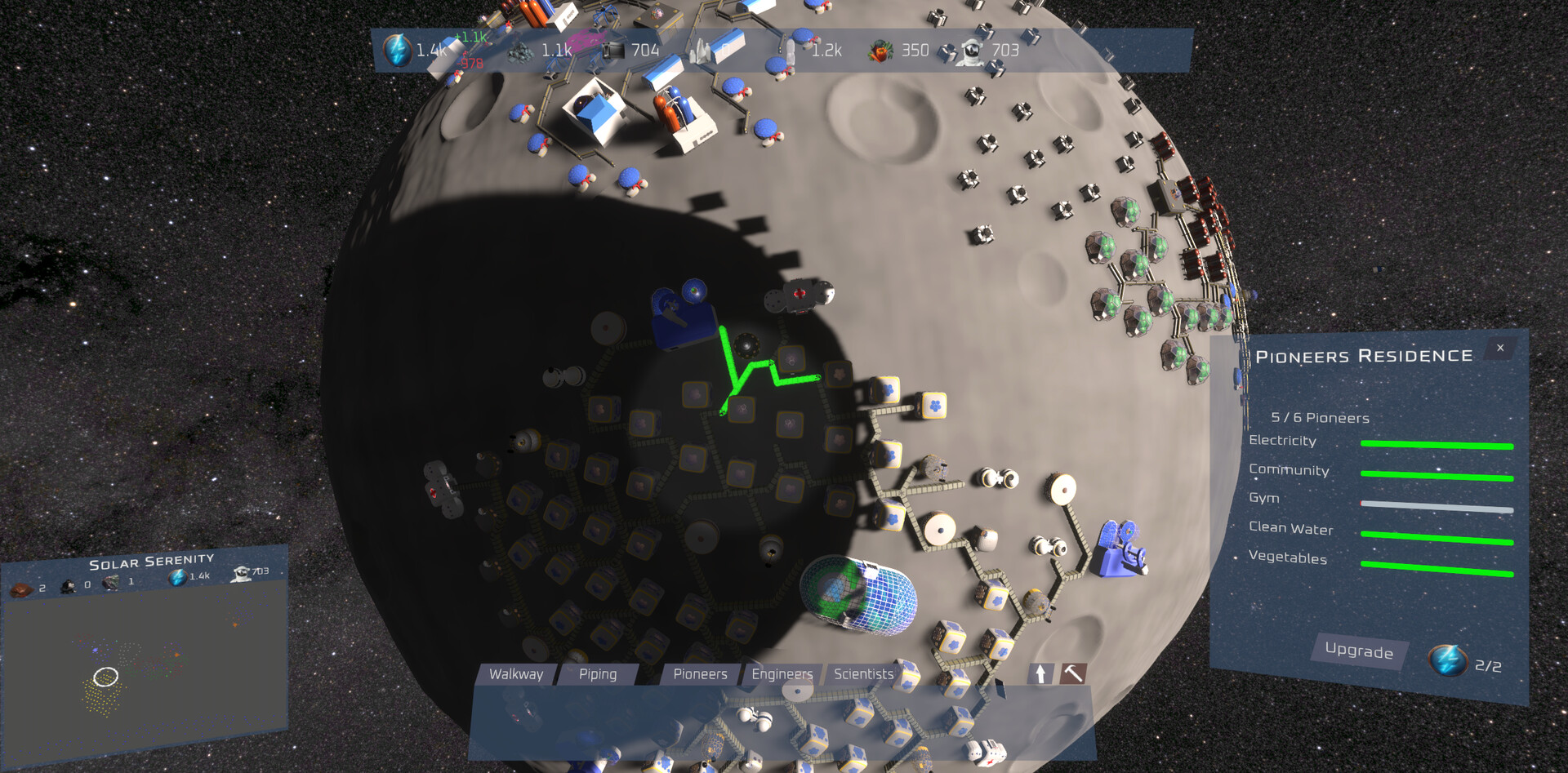Switch to the Piping tab

pos(599,674)
